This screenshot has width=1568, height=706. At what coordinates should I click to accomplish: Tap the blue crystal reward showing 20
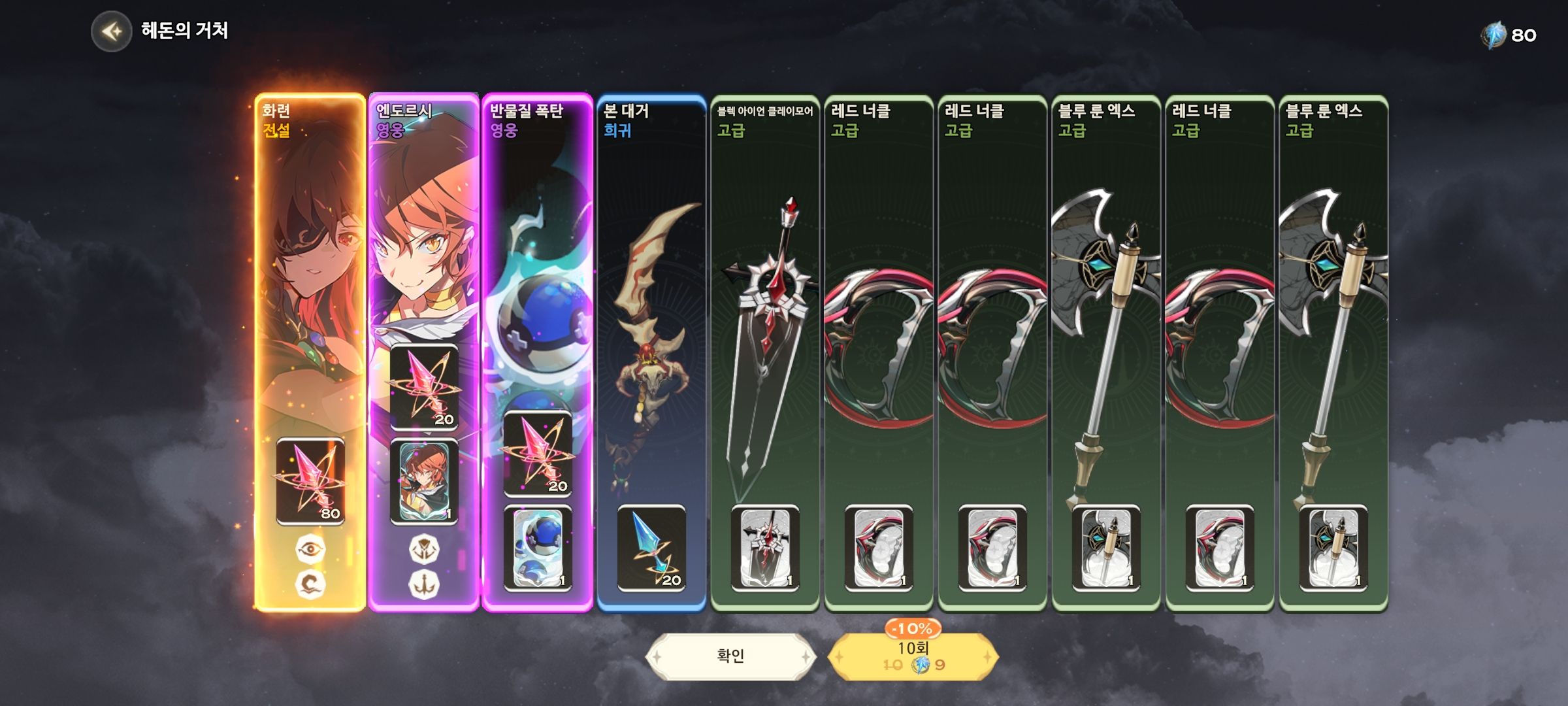(651, 548)
